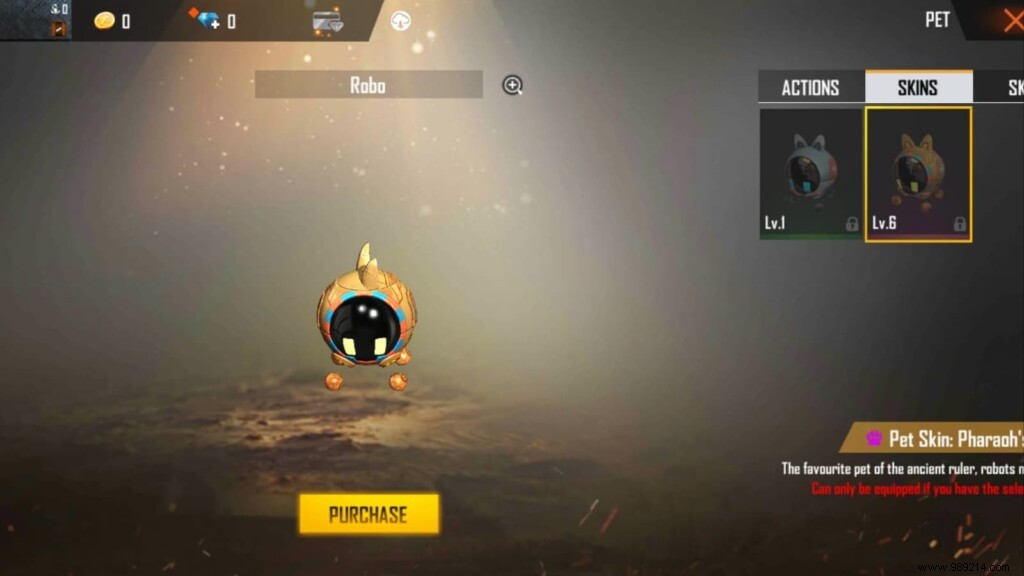Select the Lv.6 golden Pharaoh skin
This screenshot has width=1024, height=576.
click(918, 174)
